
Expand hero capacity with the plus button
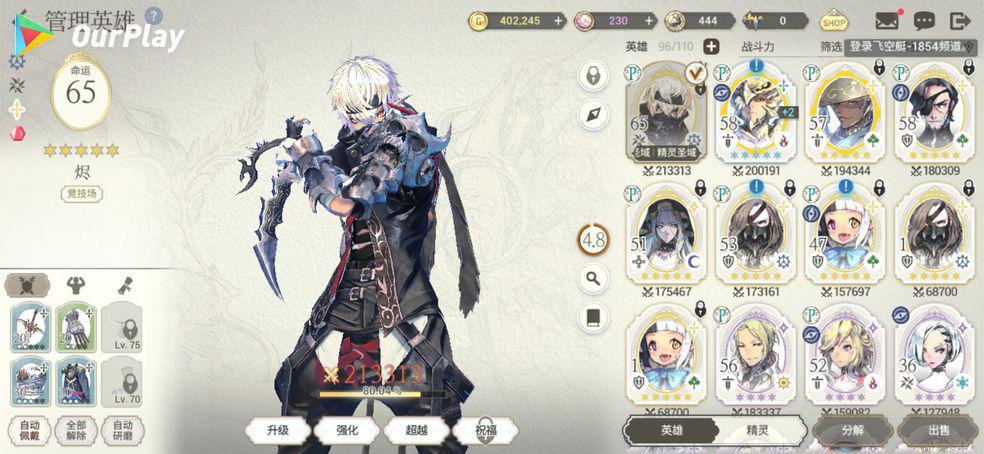click(x=711, y=46)
